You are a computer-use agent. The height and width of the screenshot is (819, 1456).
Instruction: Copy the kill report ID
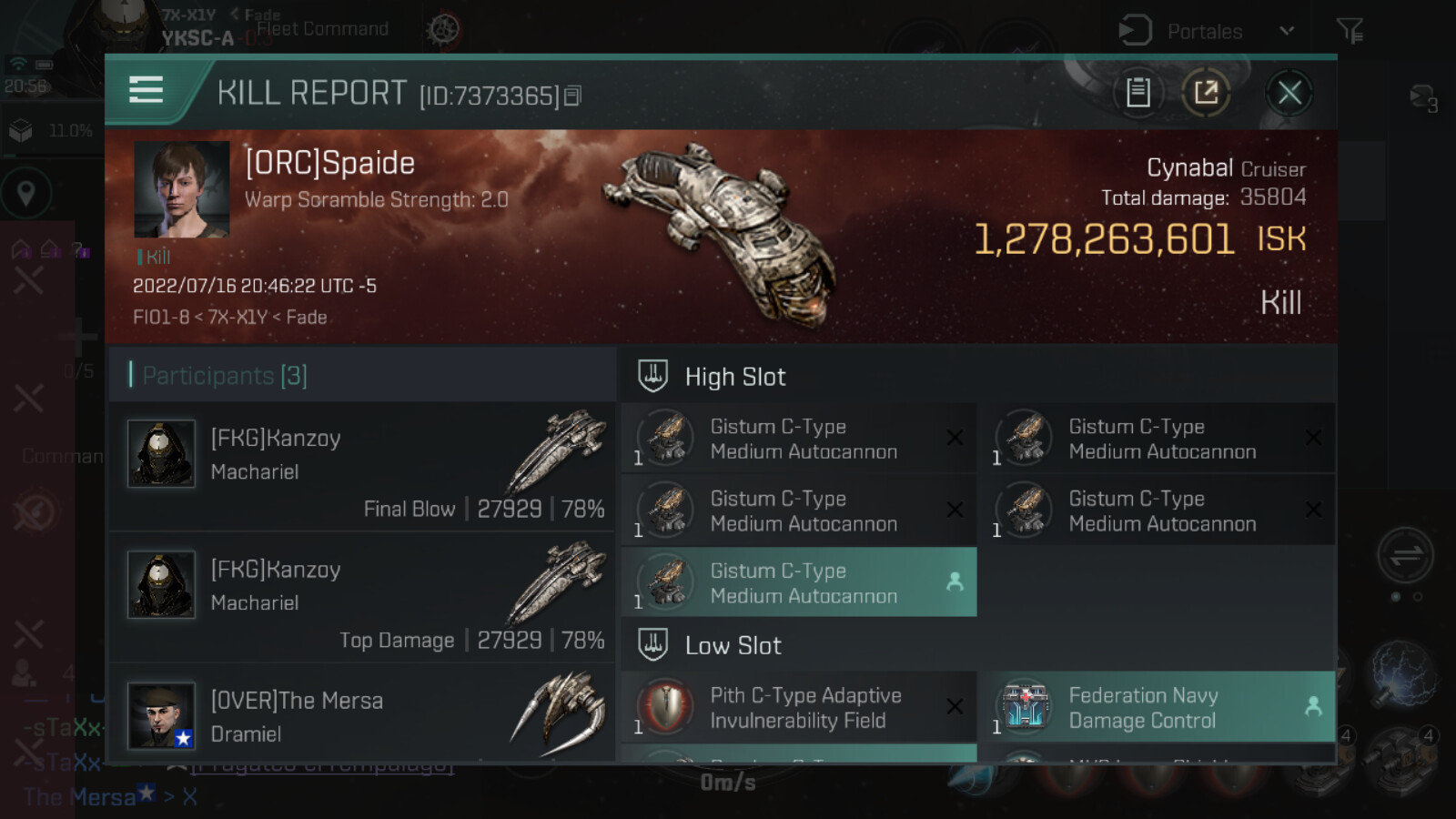click(572, 96)
